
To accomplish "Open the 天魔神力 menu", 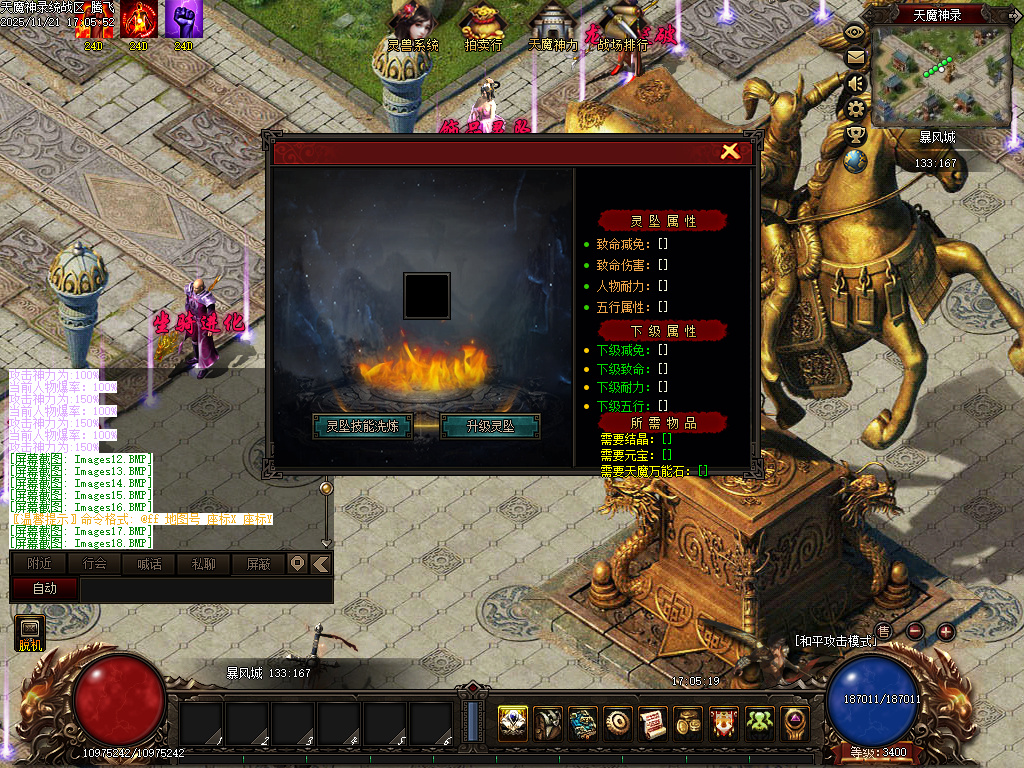I will click(x=552, y=26).
